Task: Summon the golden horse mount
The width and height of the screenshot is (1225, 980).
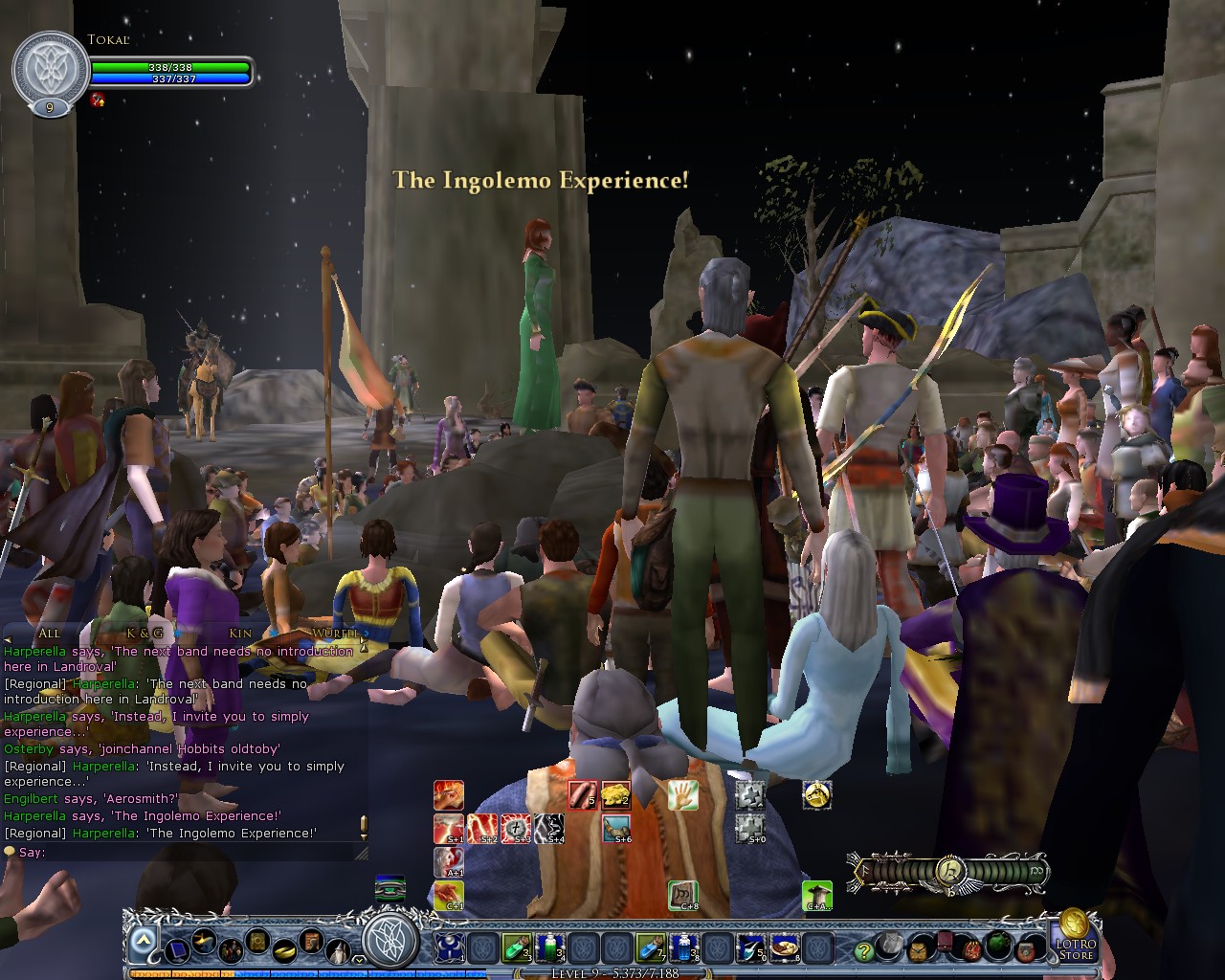Action: 816,794
